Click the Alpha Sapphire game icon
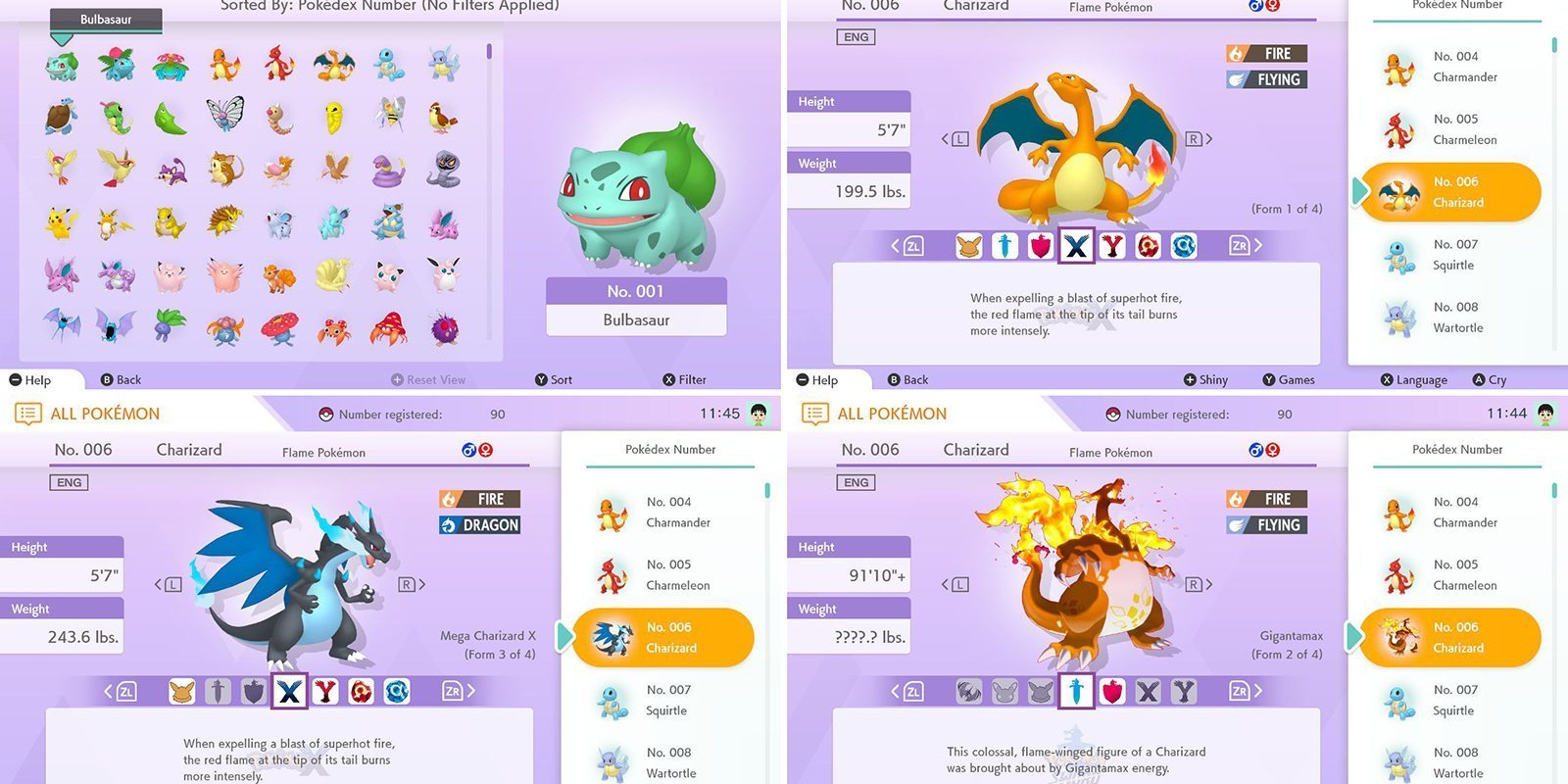 (x=1184, y=246)
